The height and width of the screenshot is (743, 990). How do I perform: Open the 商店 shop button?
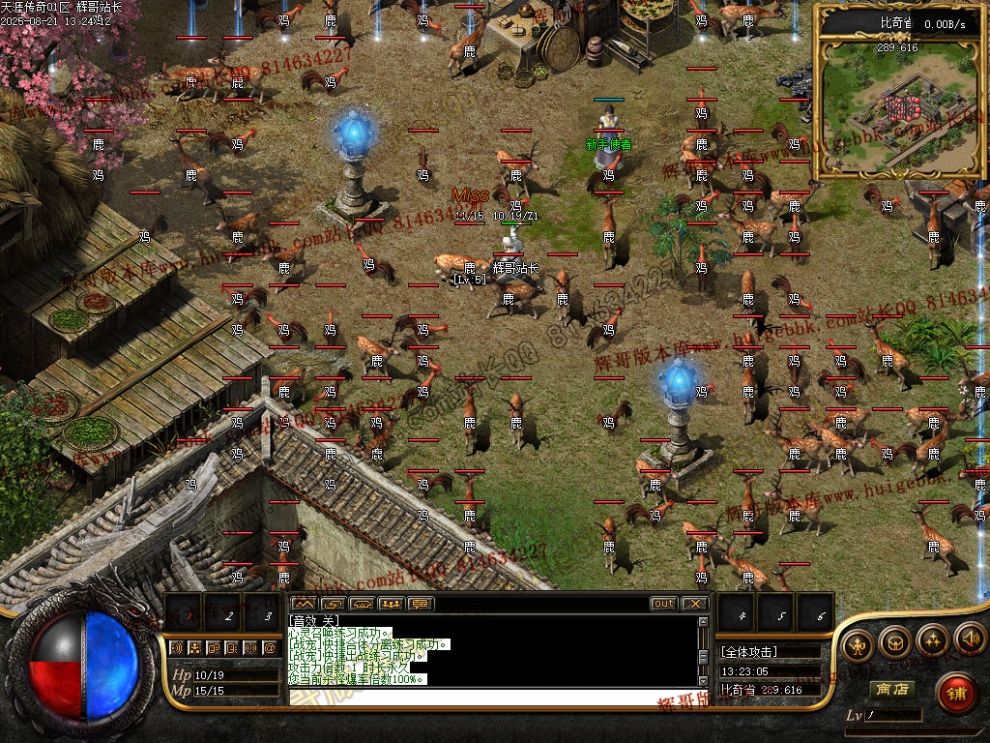click(892, 689)
